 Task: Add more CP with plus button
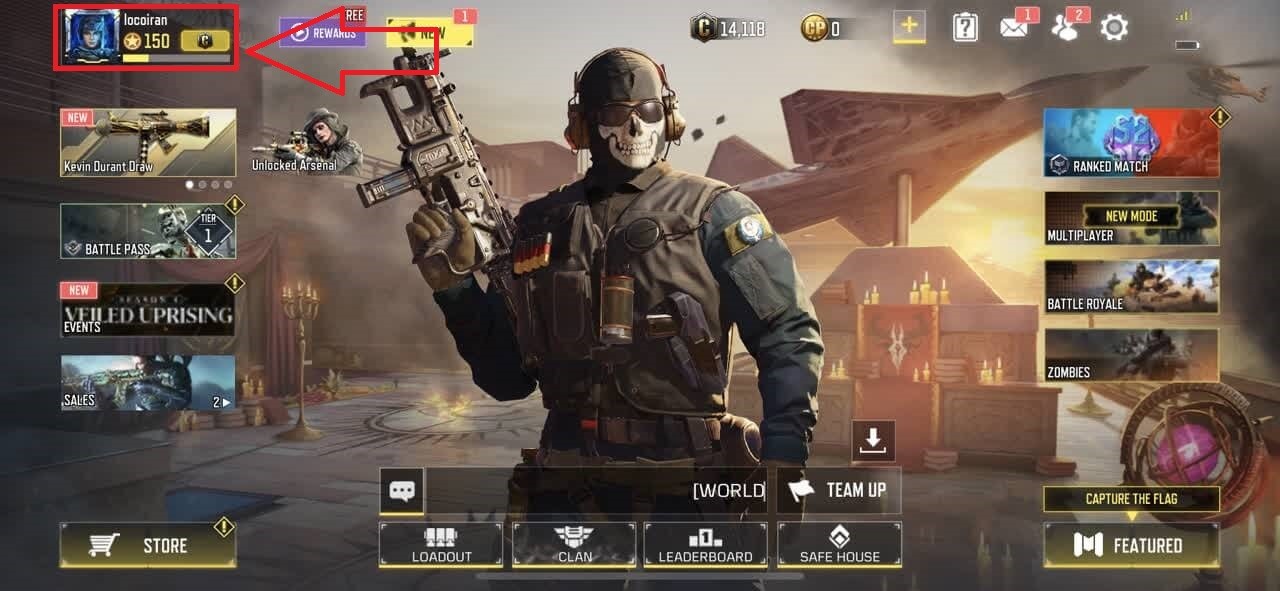[x=909, y=27]
